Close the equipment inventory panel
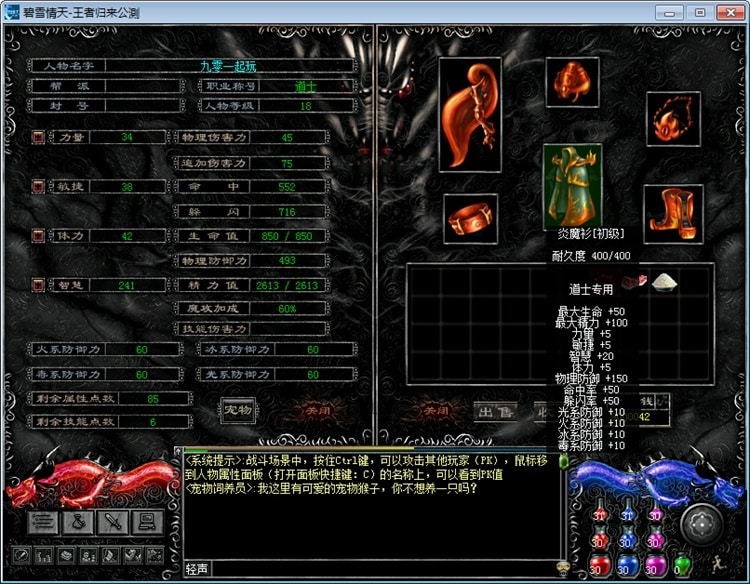The height and width of the screenshot is (584, 750). [434, 409]
